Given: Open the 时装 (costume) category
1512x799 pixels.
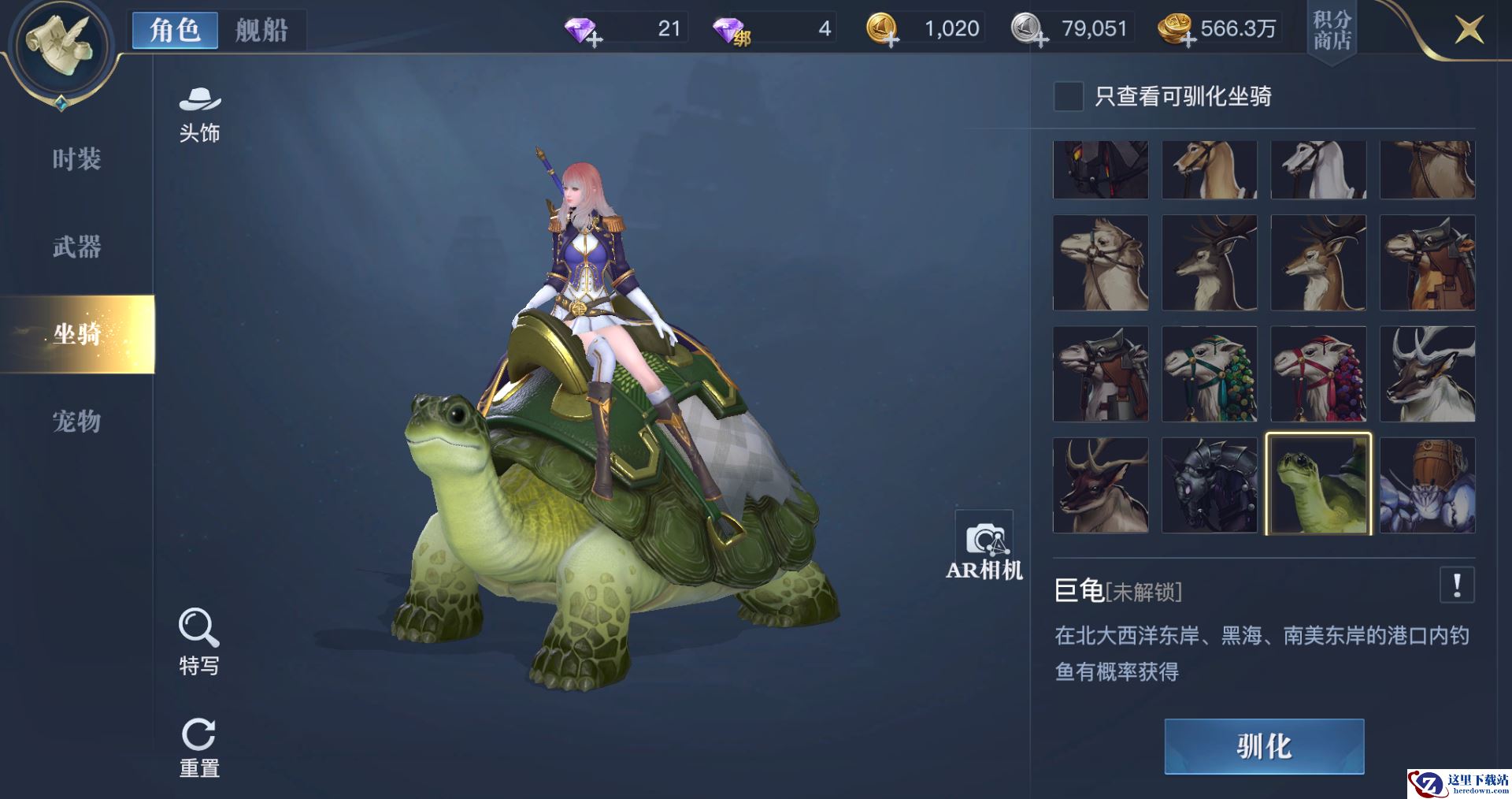Looking at the screenshot, I should click(76, 159).
